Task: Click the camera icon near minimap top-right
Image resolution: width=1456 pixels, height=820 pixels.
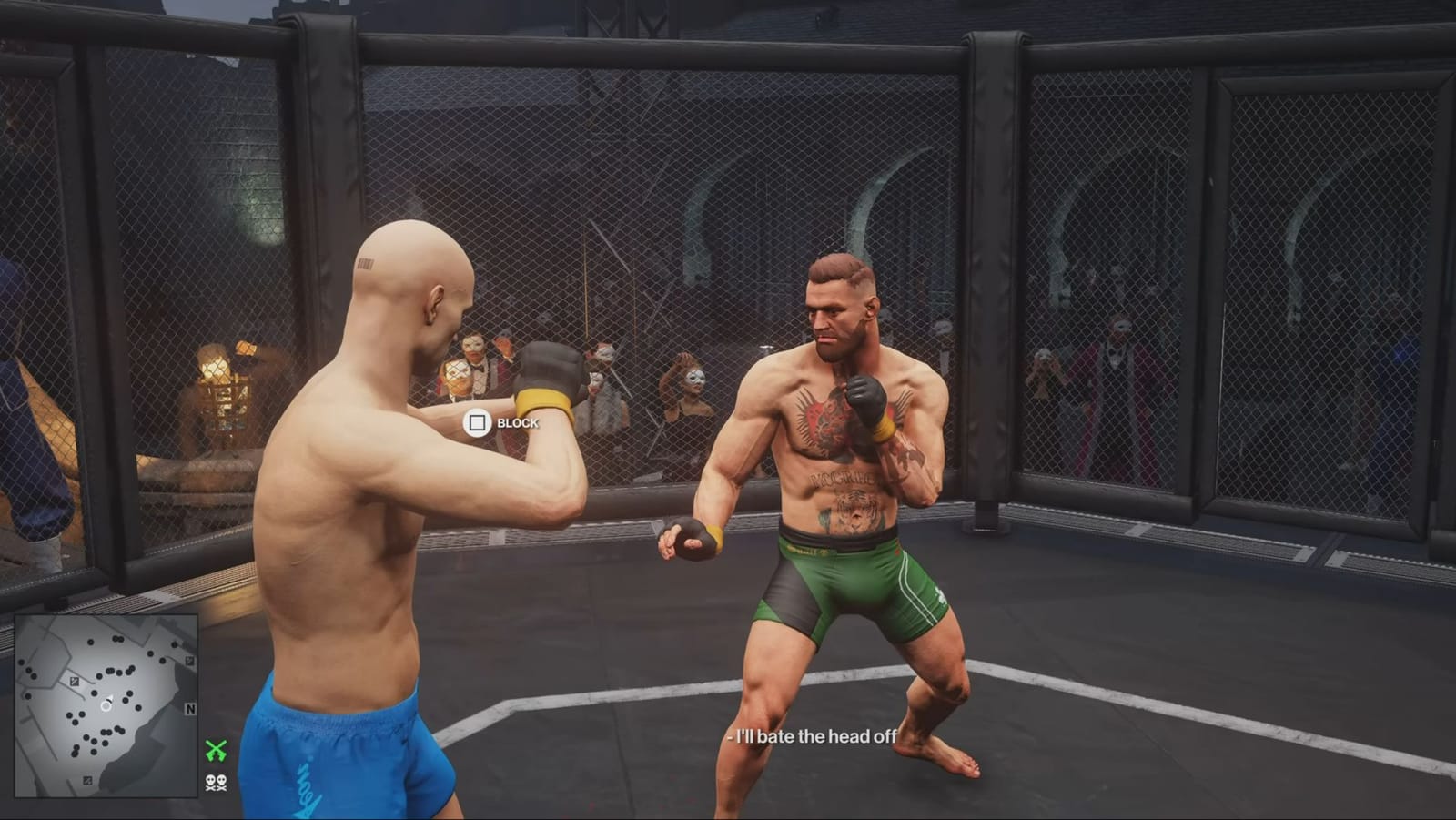Action: click(189, 660)
